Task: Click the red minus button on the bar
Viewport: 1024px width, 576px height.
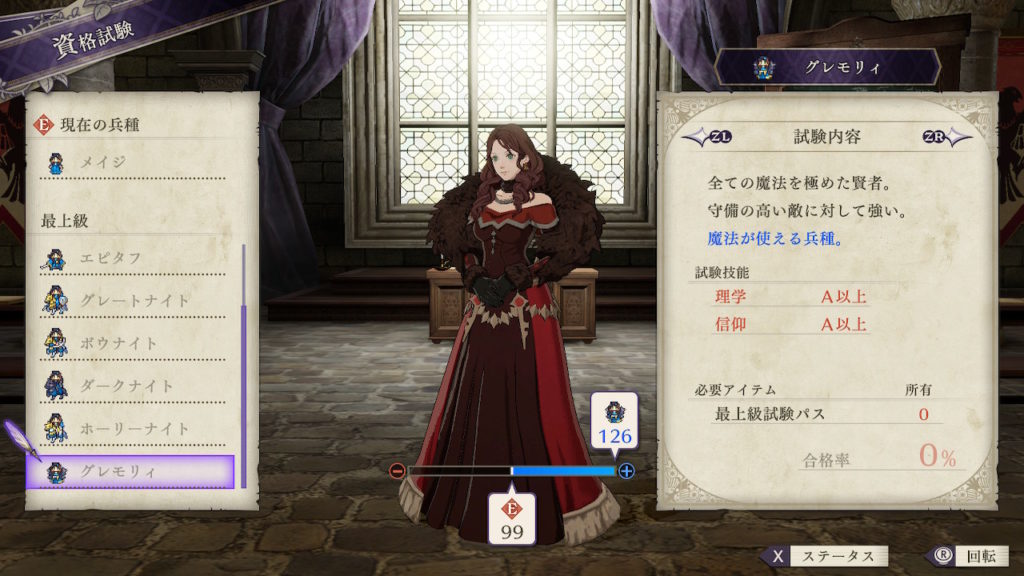Action: (x=397, y=470)
